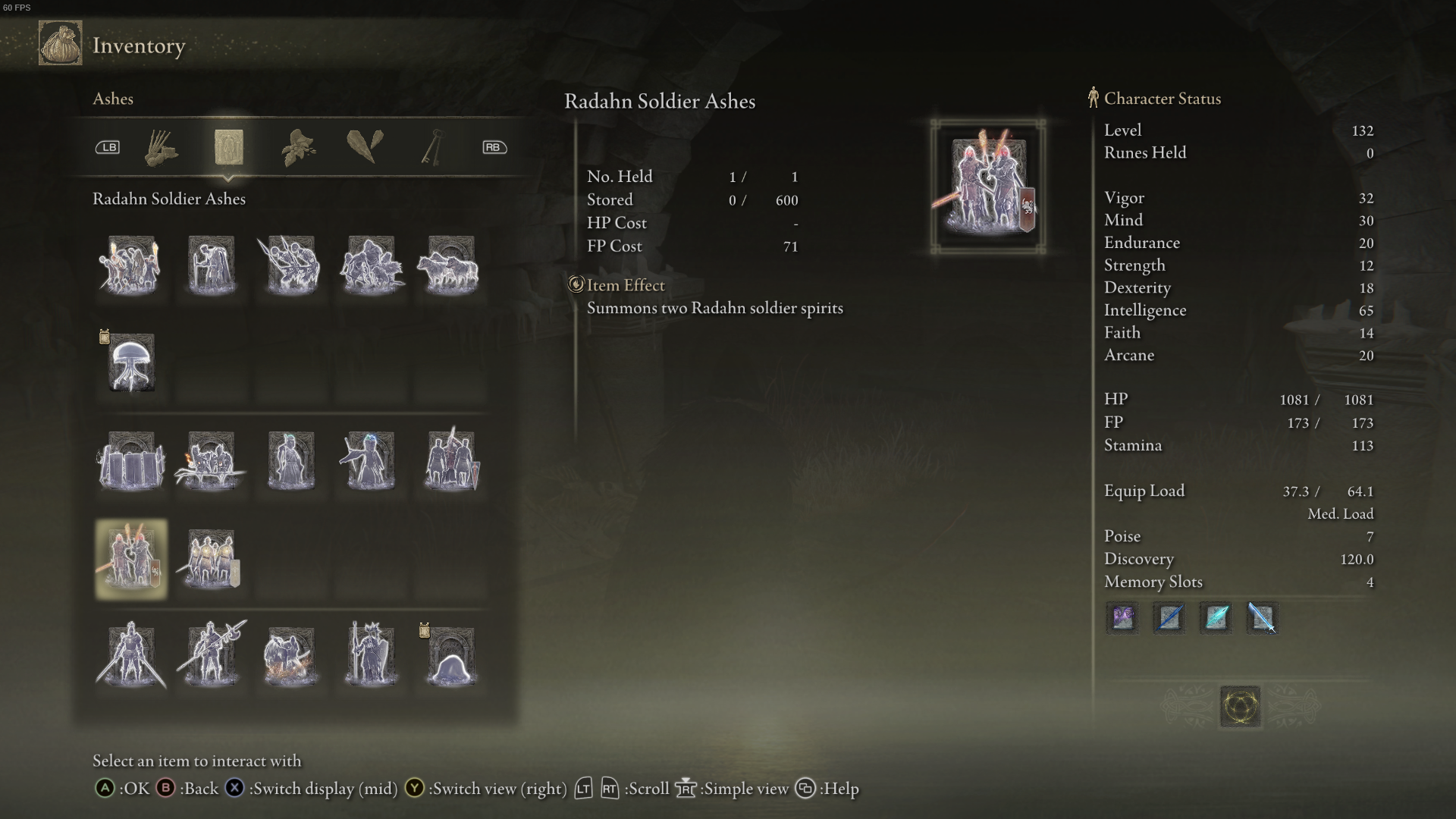Select the Jellyfish spirit ashes thumbnail
Viewport: 1456px width, 819px height.
pos(130,362)
